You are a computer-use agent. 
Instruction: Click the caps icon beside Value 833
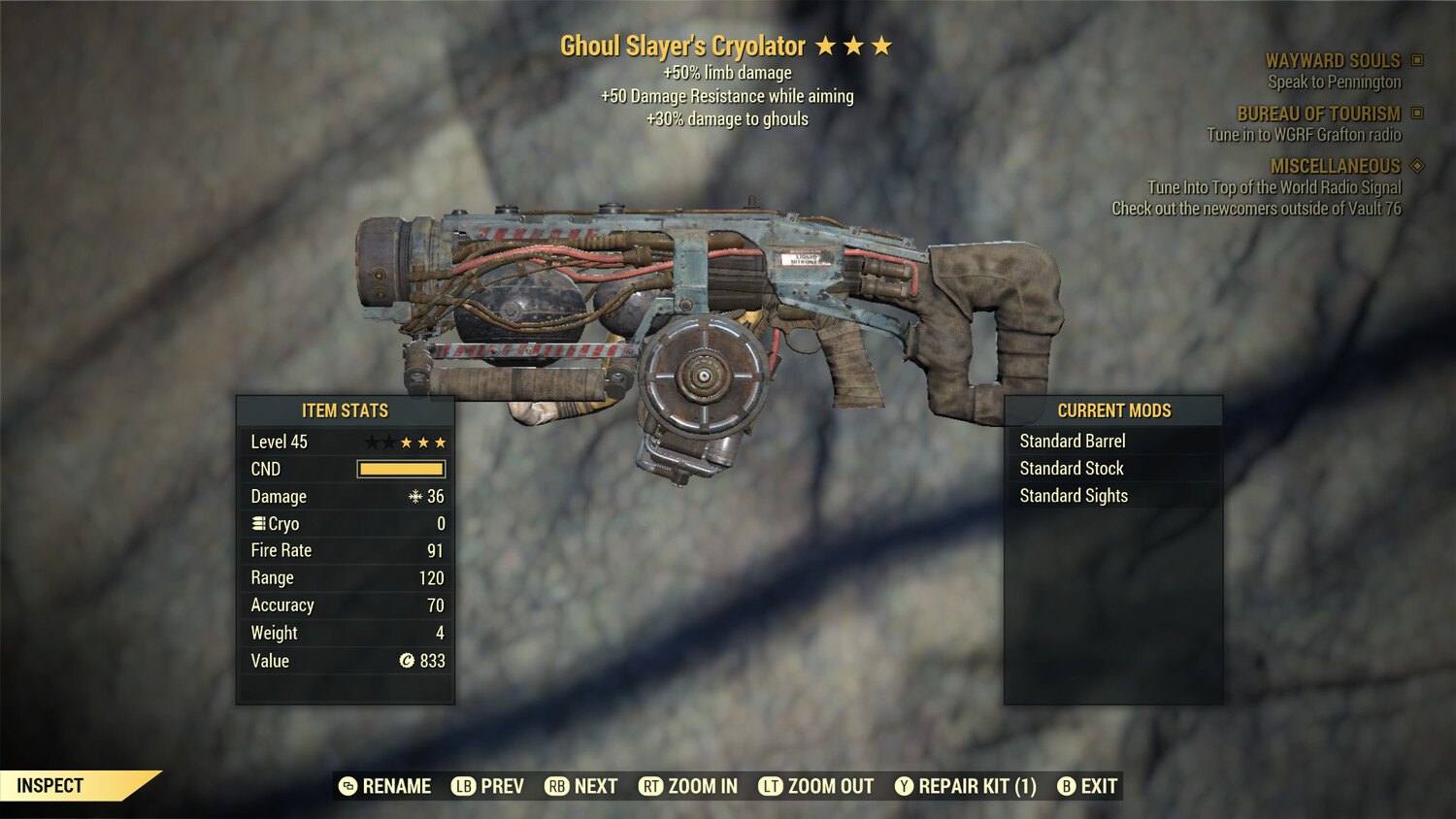coord(409,661)
